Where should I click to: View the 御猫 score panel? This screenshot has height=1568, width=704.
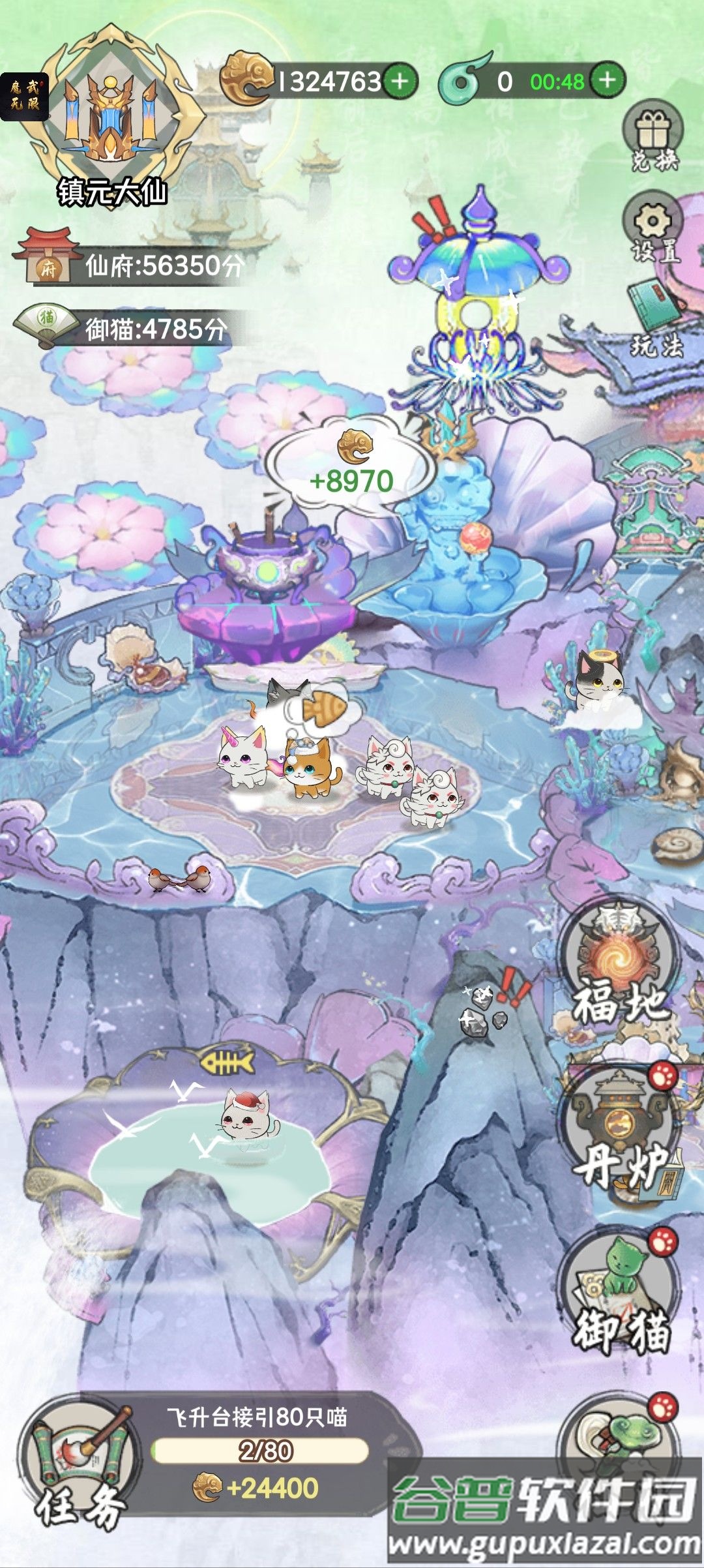124,327
